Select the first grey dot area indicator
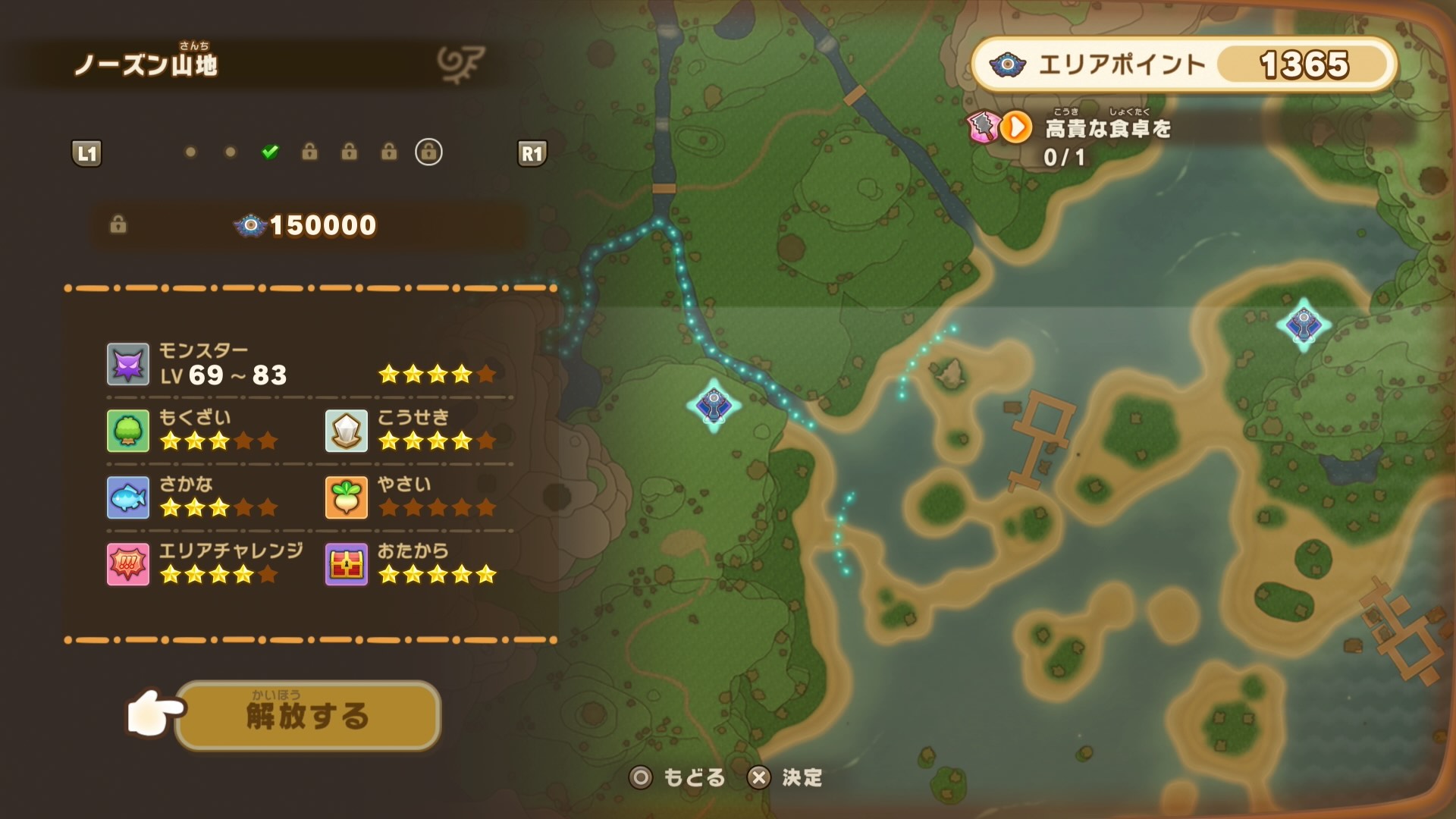 point(189,152)
